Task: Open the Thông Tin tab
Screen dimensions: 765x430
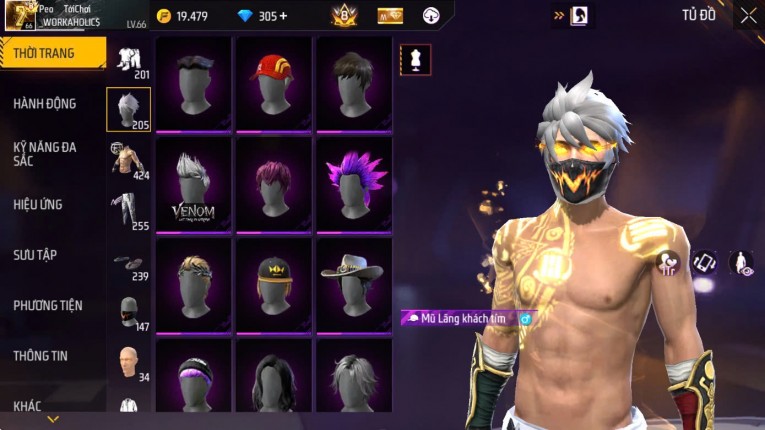Action: coord(40,355)
